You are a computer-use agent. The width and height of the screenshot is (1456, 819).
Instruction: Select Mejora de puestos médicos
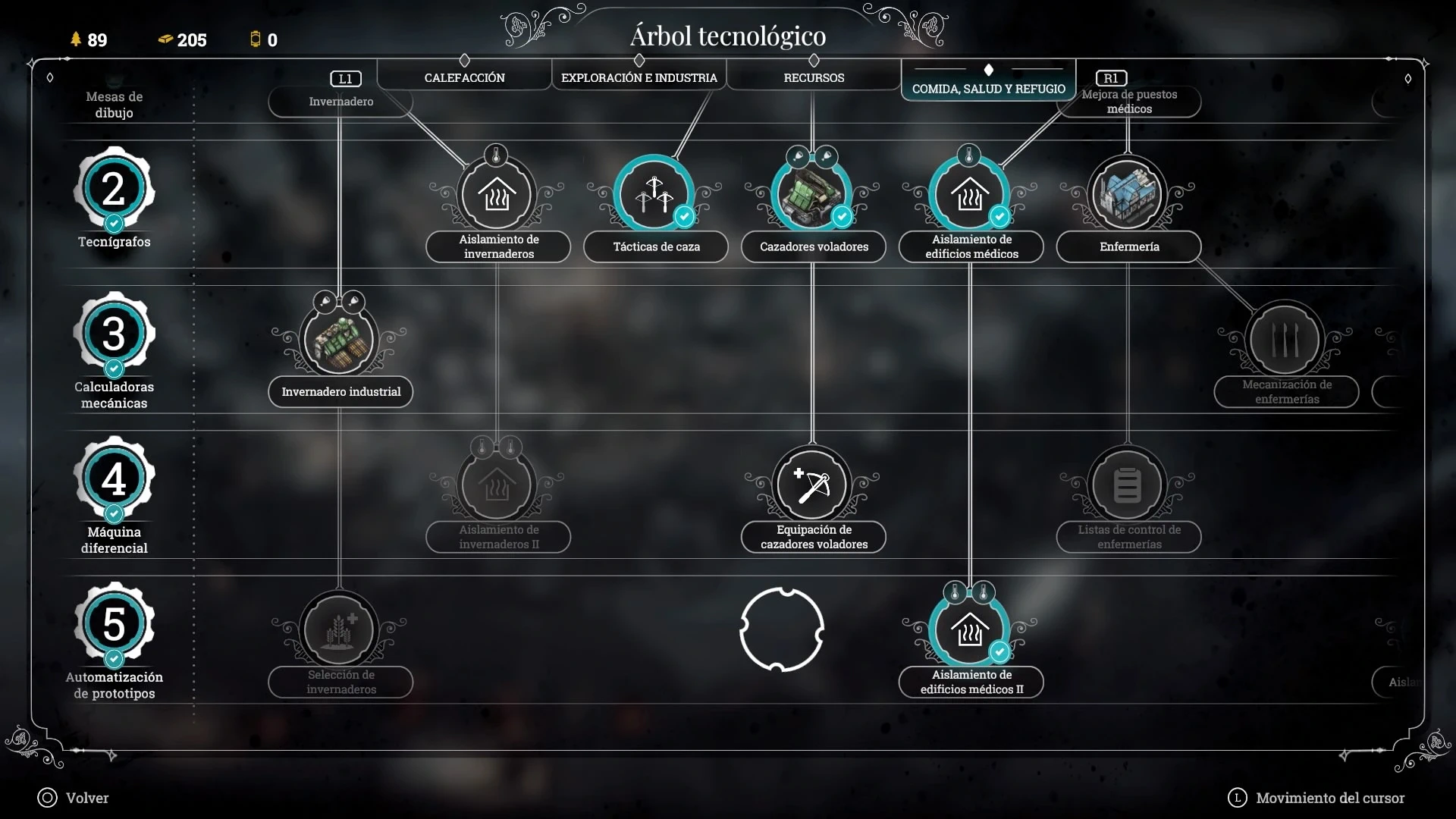(1129, 102)
